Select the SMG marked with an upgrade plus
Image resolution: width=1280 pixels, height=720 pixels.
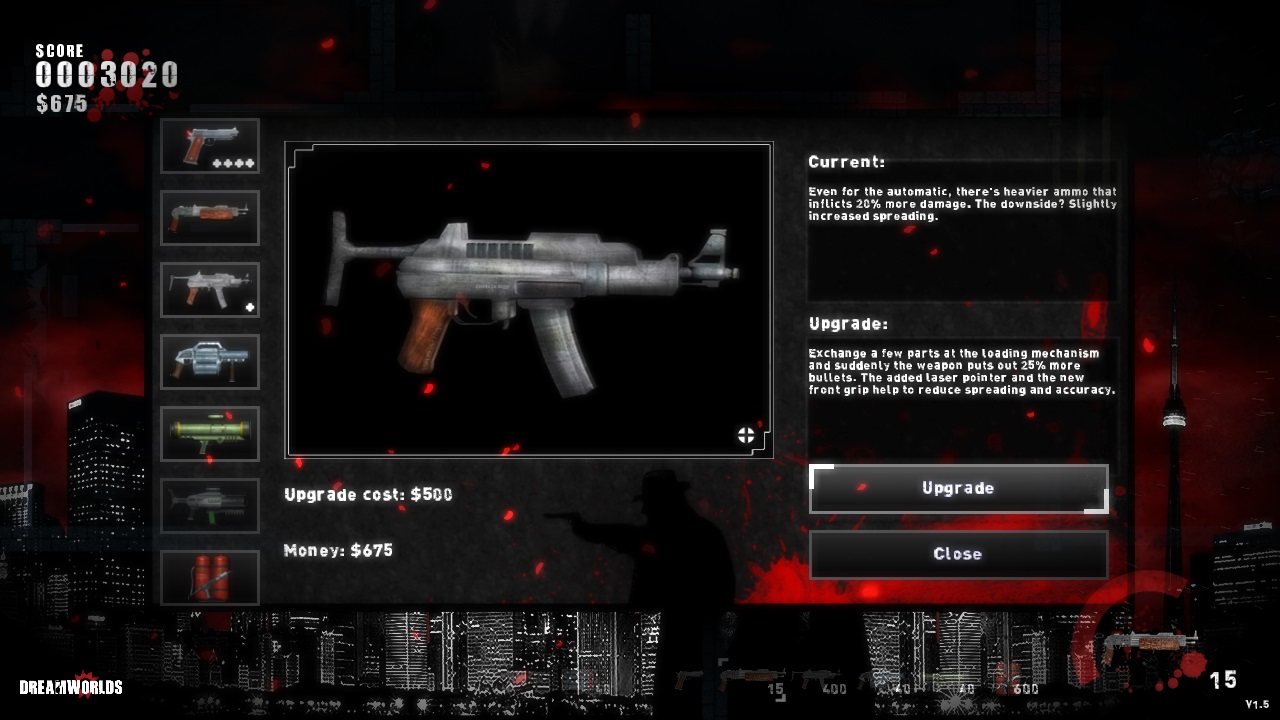[209, 289]
